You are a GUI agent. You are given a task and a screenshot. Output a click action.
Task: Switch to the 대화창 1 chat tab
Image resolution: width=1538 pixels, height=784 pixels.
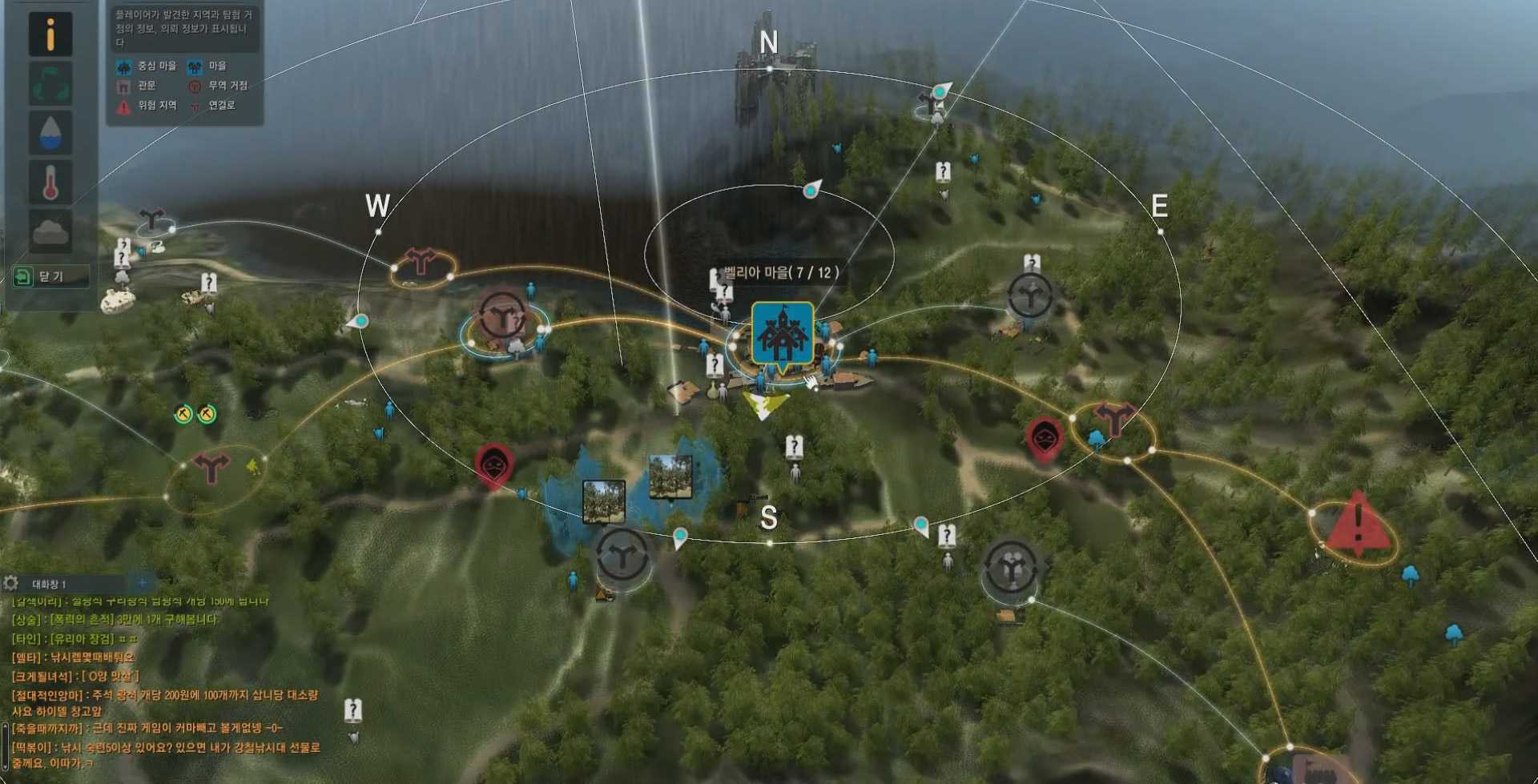(x=50, y=585)
